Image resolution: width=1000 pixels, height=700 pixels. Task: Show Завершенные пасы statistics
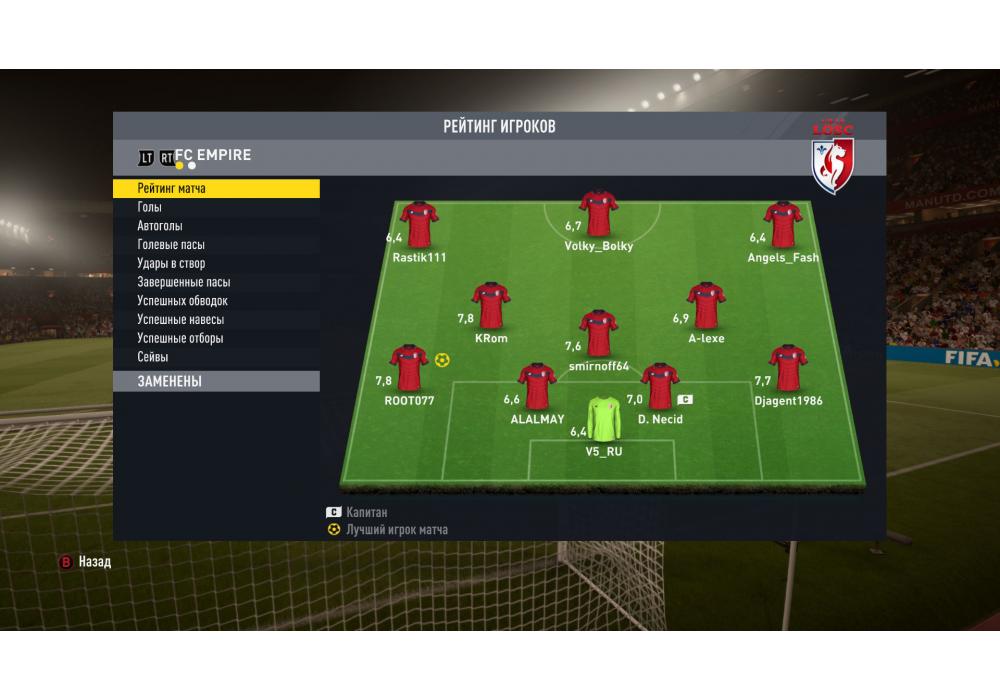pos(183,282)
